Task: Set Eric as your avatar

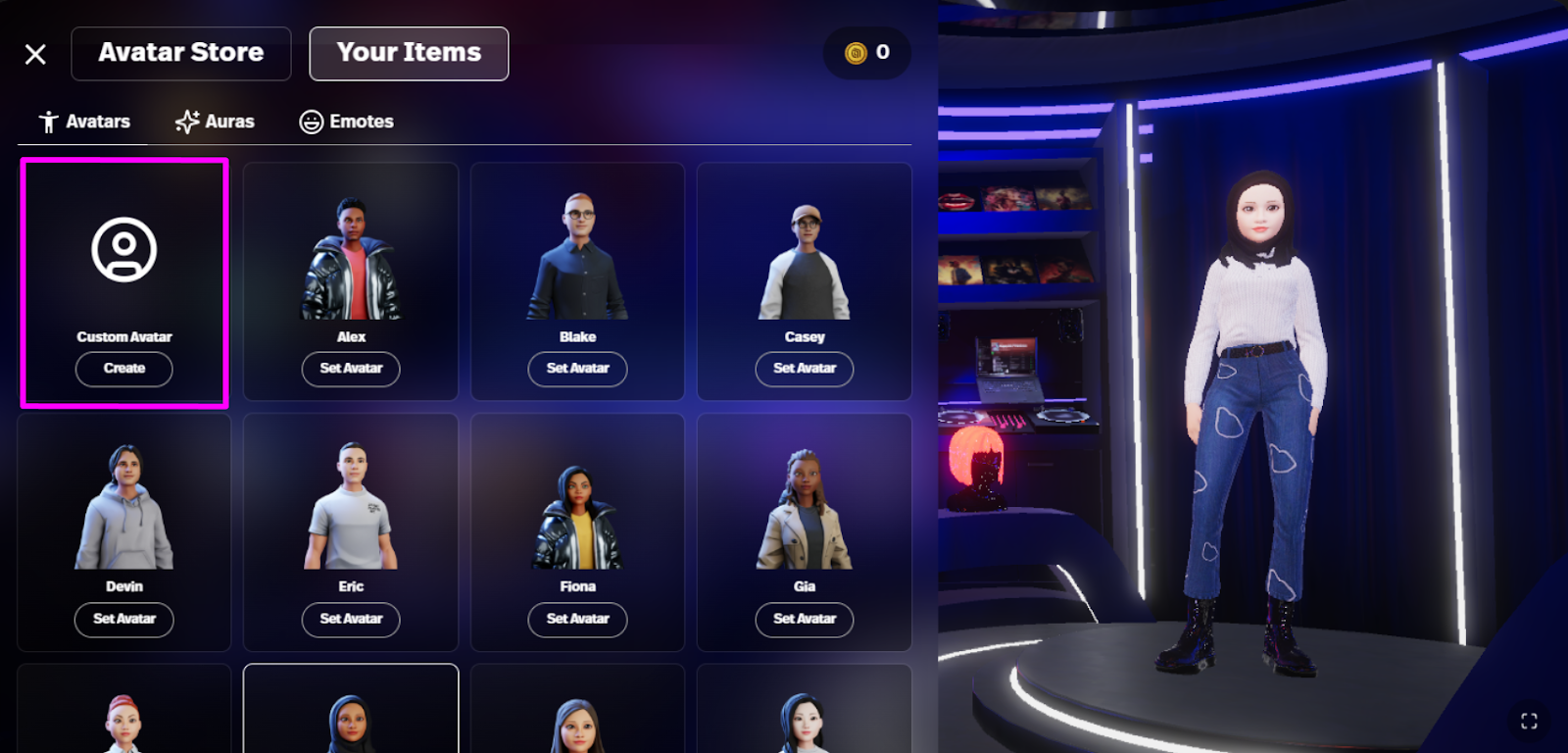Action: tap(350, 620)
